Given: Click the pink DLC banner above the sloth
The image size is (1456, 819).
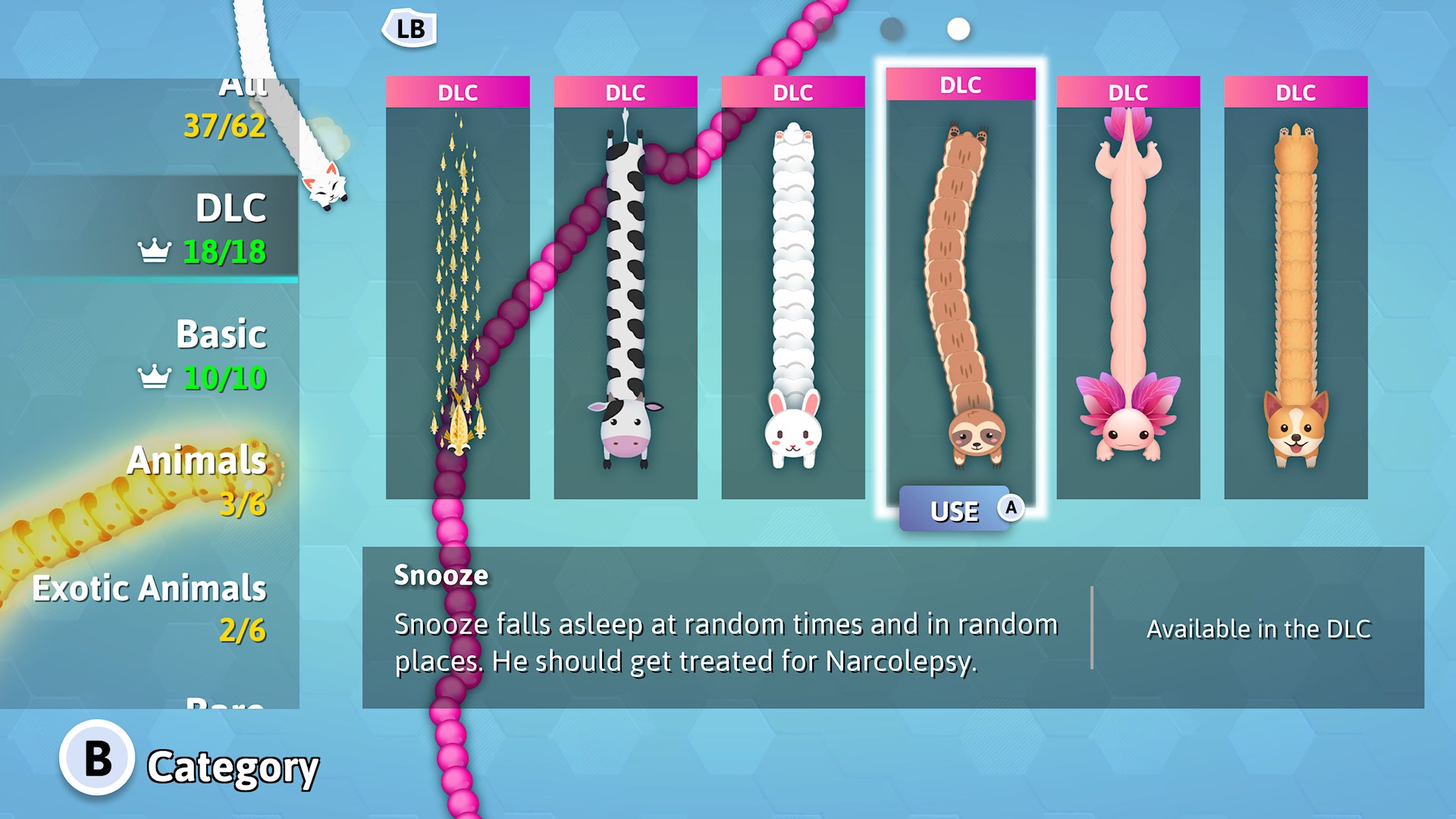Looking at the screenshot, I should pos(960,85).
